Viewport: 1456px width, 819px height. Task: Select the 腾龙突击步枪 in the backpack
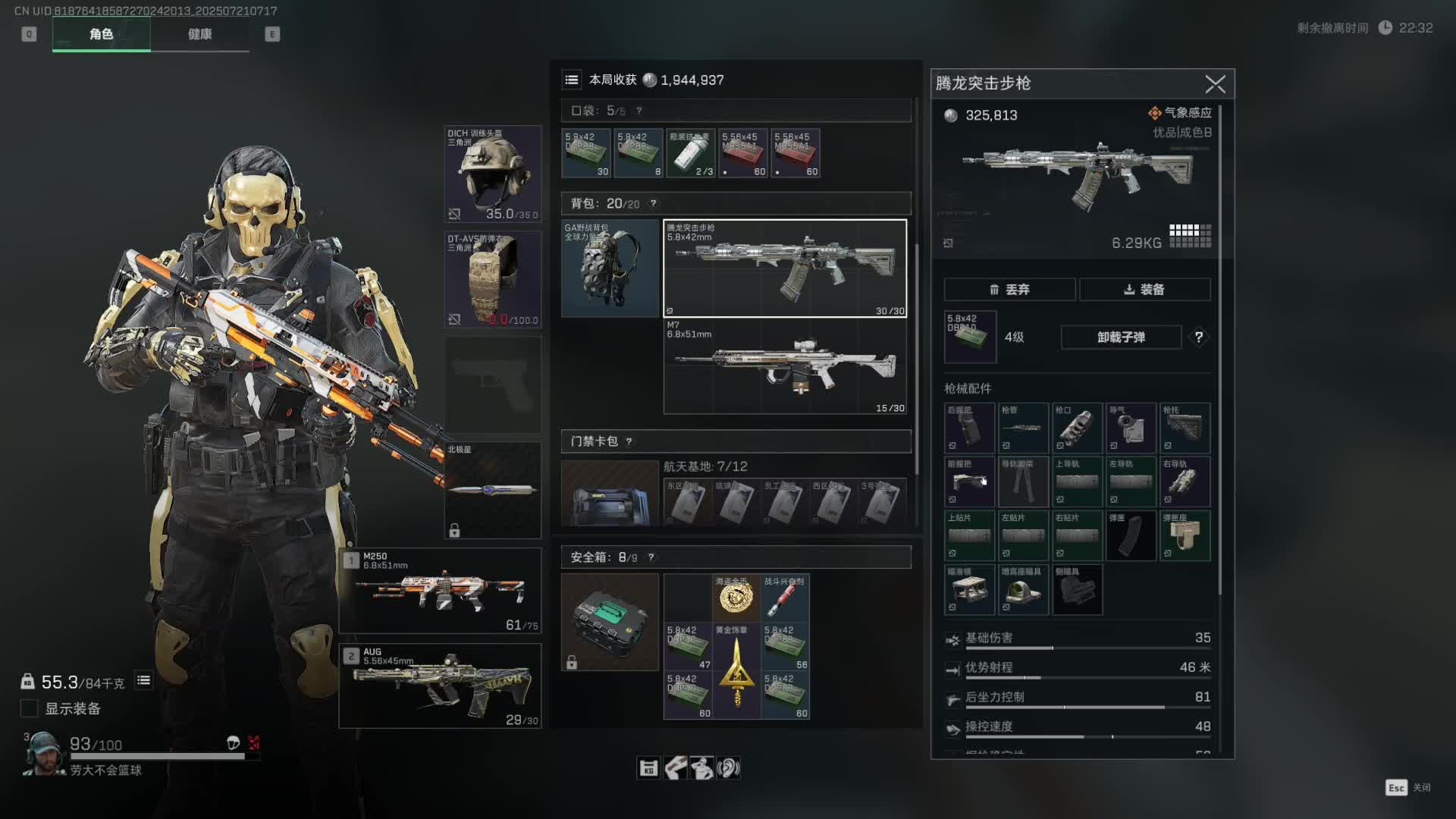point(785,268)
